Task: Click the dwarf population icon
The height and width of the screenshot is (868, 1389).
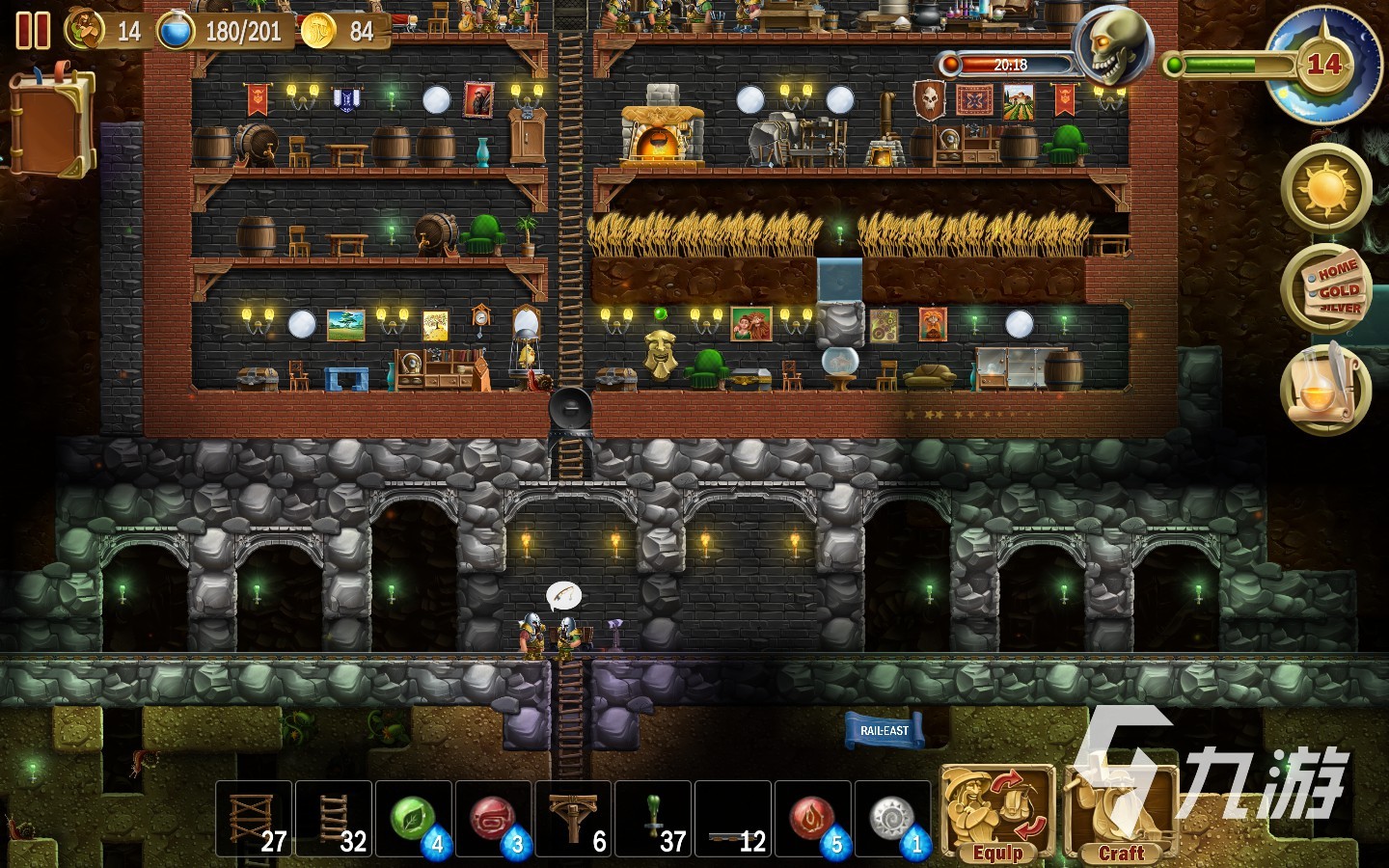Action: (x=84, y=30)
